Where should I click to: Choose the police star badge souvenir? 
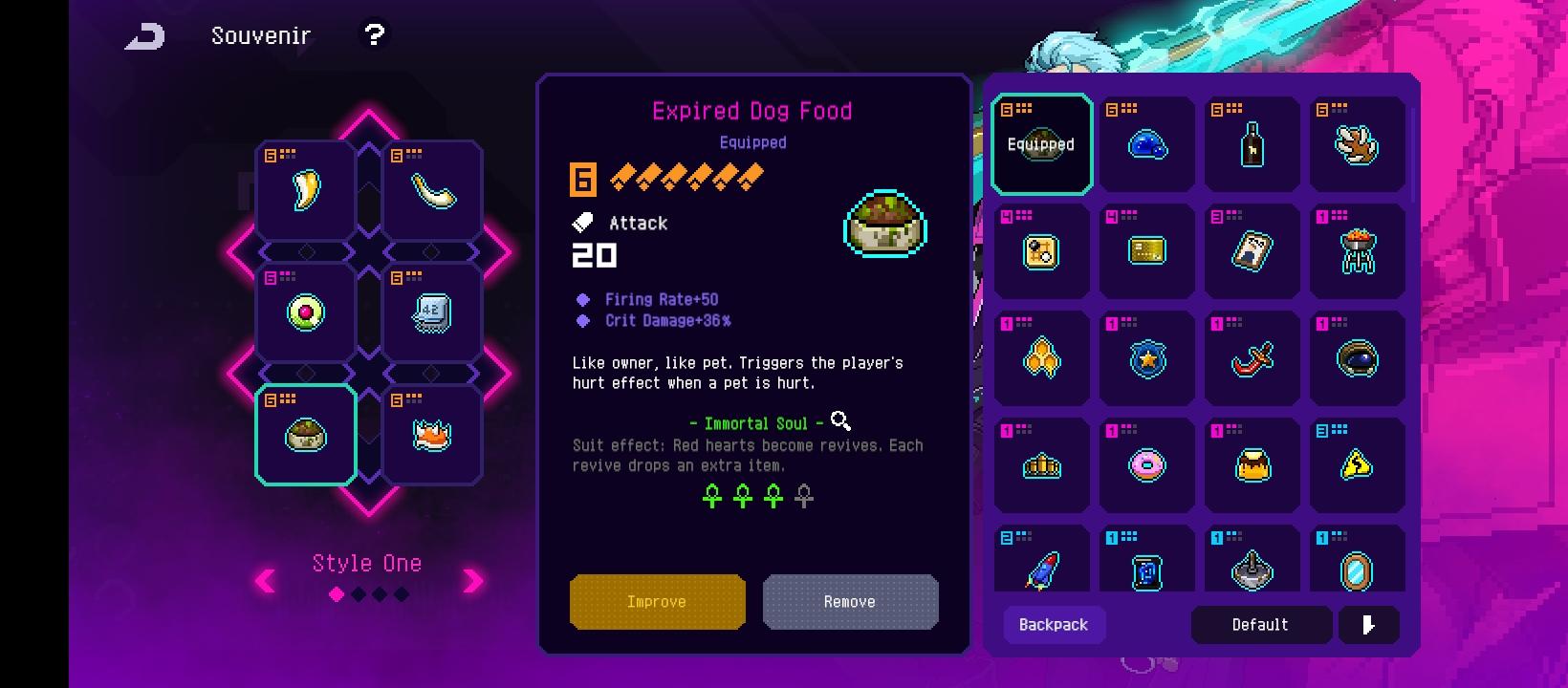pyautogui.click(x=1146, y=359)
